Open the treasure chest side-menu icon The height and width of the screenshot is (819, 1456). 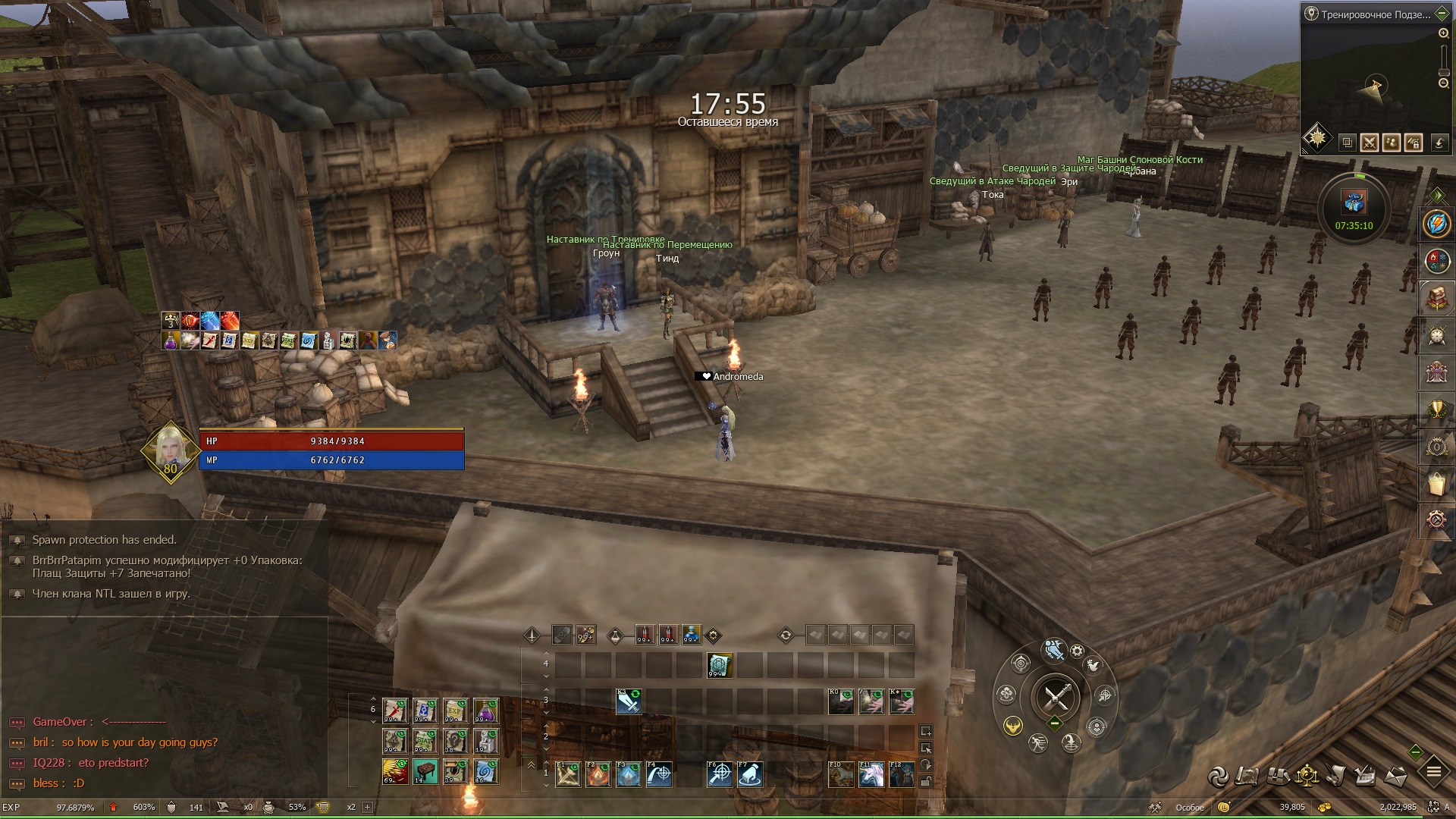point(1436,298)
